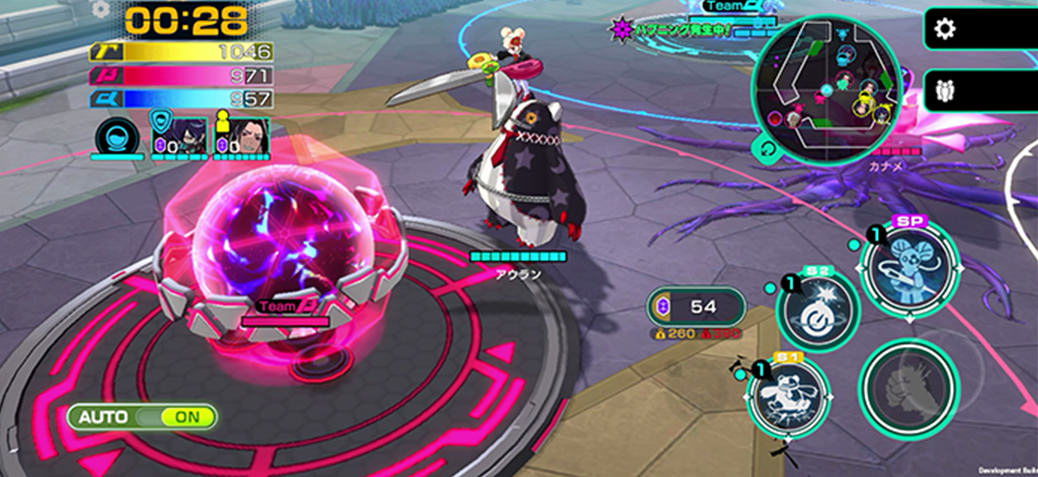
Task: Toggle the AUTO battle switch
Action: pyautogui.click(x=143, y=416)
